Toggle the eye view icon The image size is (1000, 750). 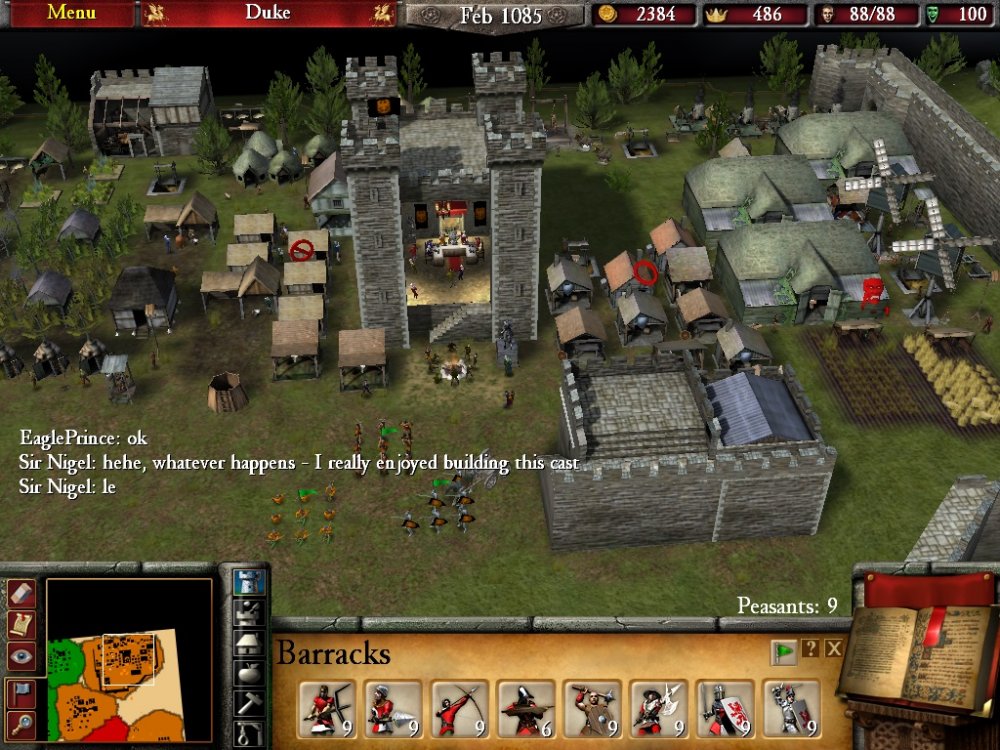[22, 655]
